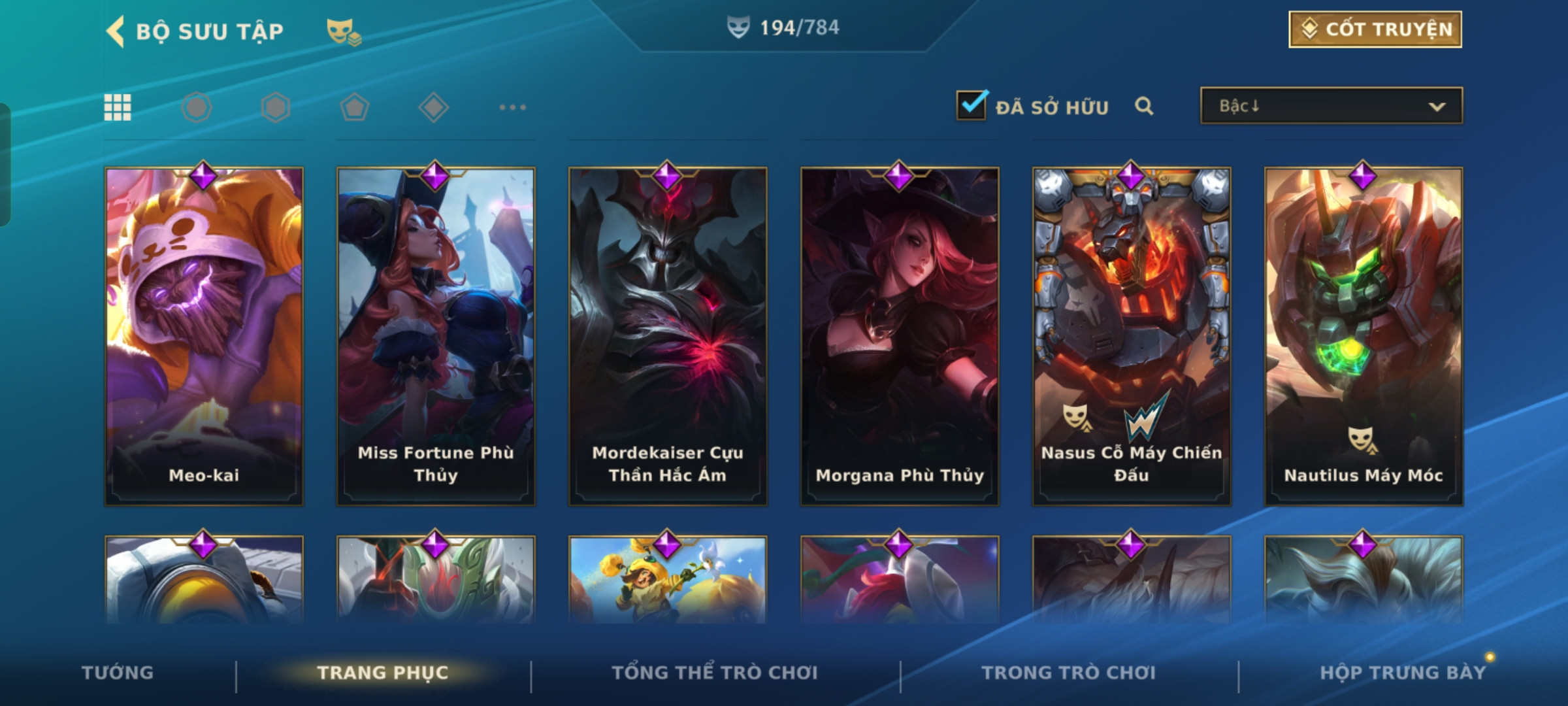
Task: Toggle the Đã Sở Hữu checkbox
Action: coord(971,106)
